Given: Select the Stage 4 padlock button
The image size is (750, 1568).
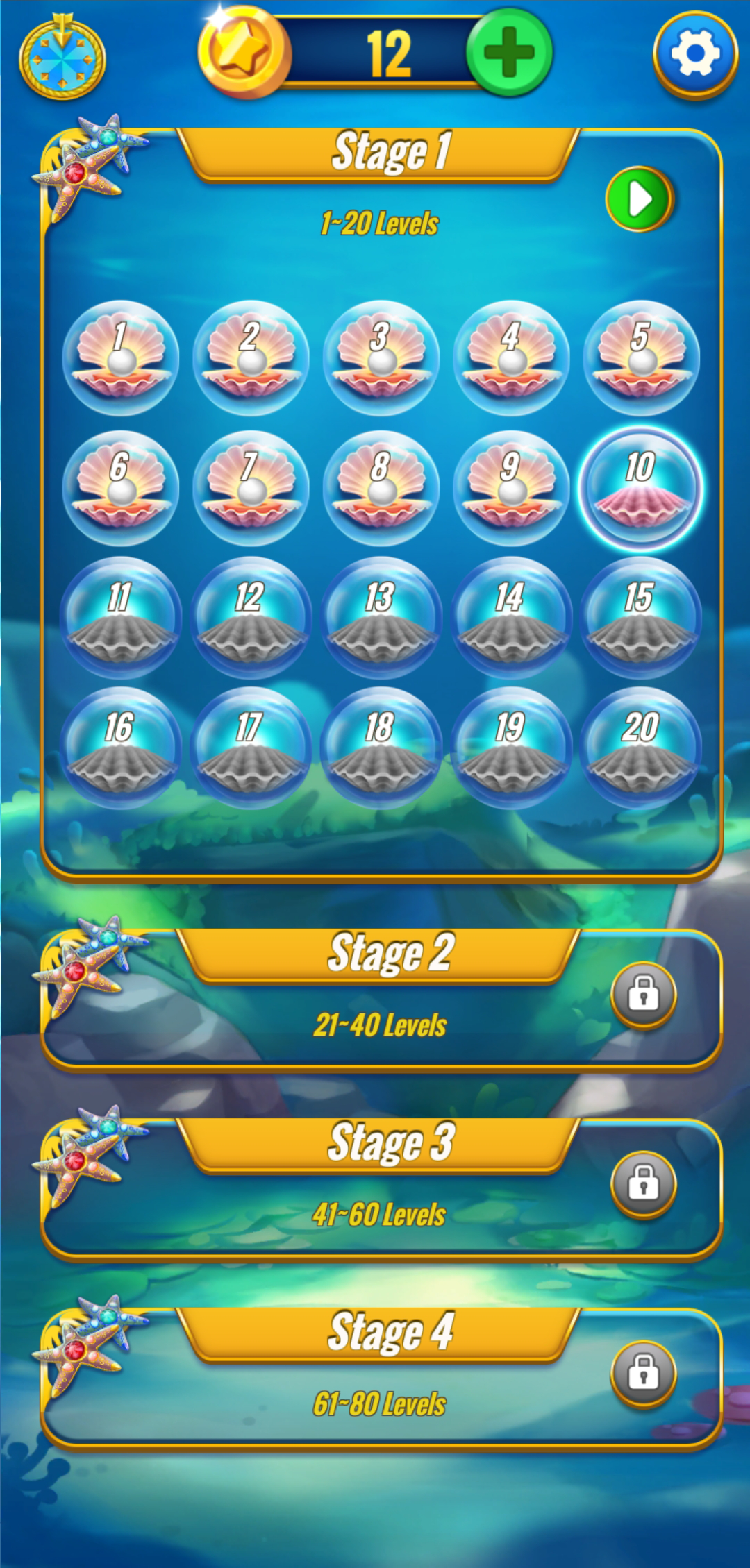Looking at the screenshot, I should point(643,1373).
